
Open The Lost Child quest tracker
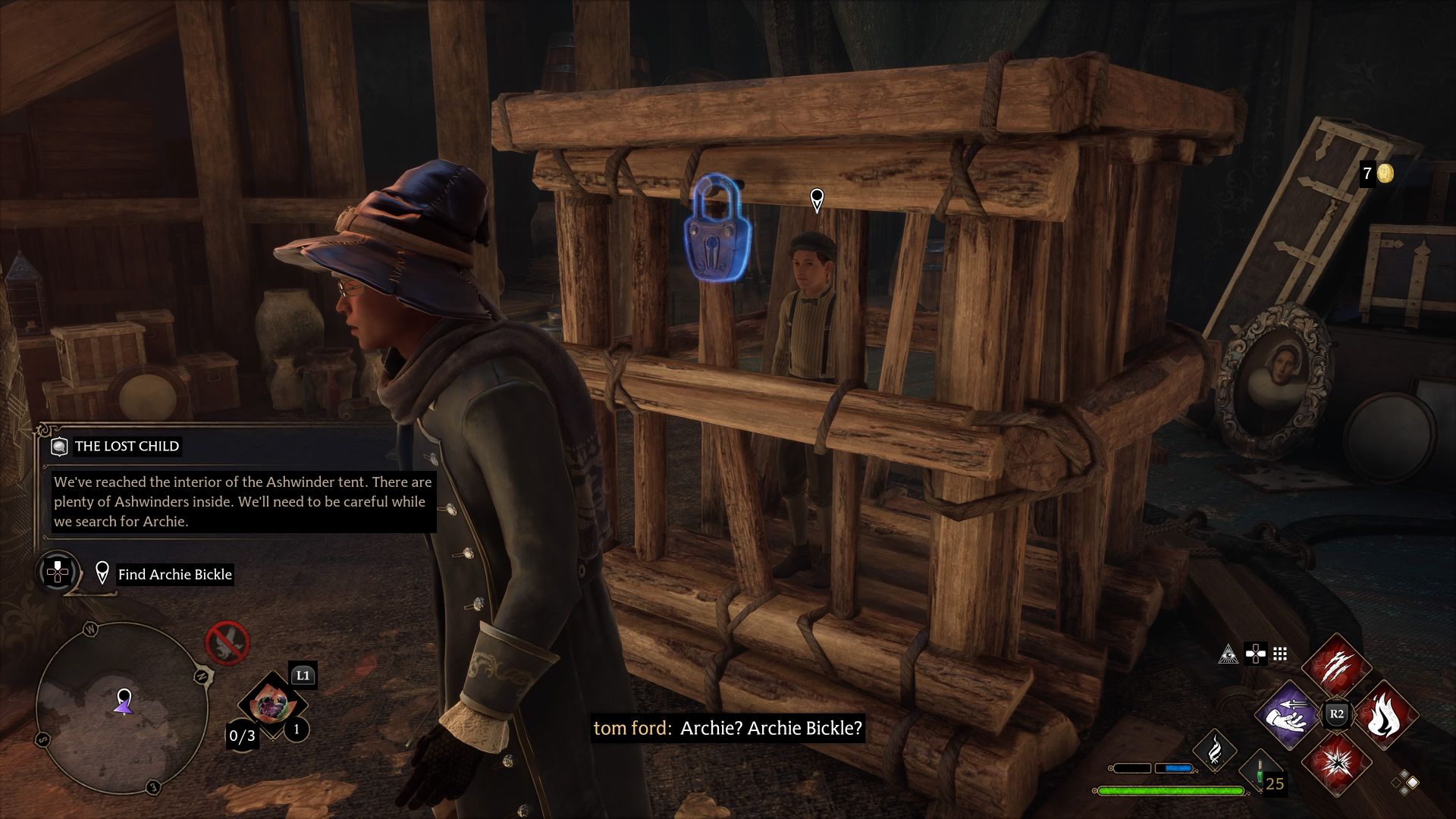coord(126,446)
